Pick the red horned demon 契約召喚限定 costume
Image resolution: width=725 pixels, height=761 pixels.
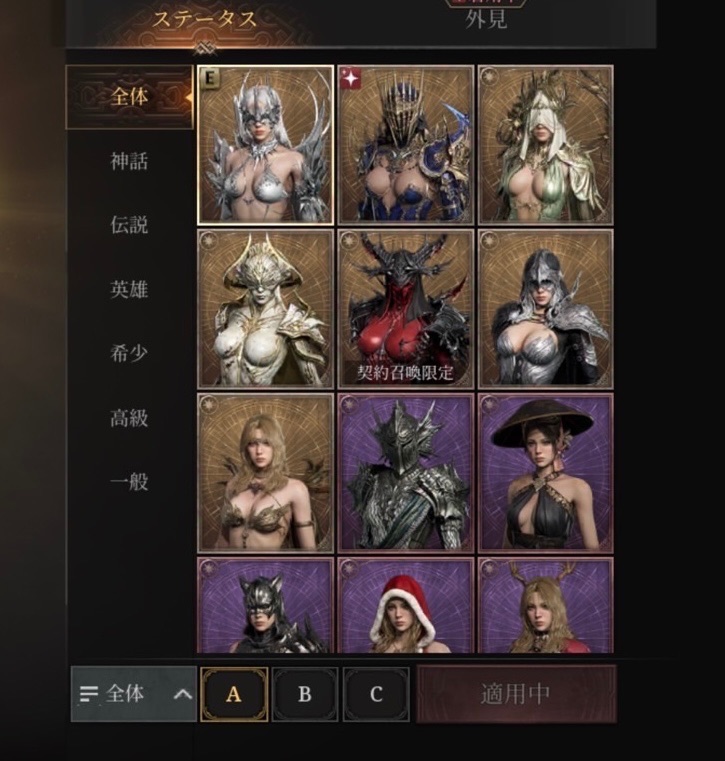click(x=405, y=308)
